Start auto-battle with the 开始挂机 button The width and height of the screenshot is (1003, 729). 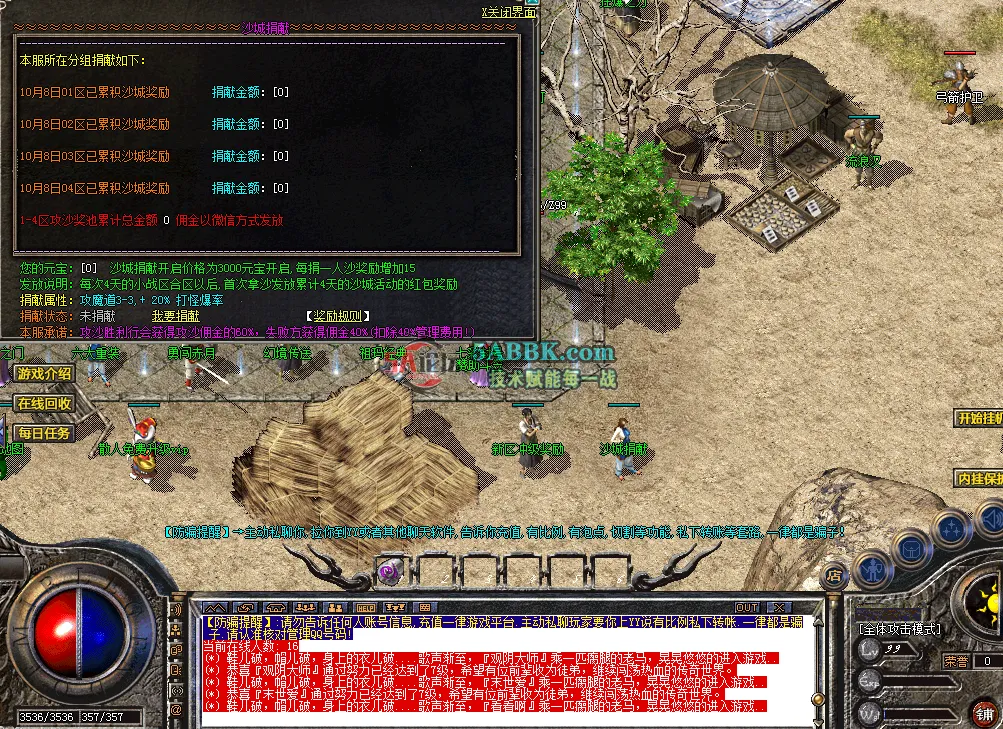pyautogui.click(x=978, y=419)
